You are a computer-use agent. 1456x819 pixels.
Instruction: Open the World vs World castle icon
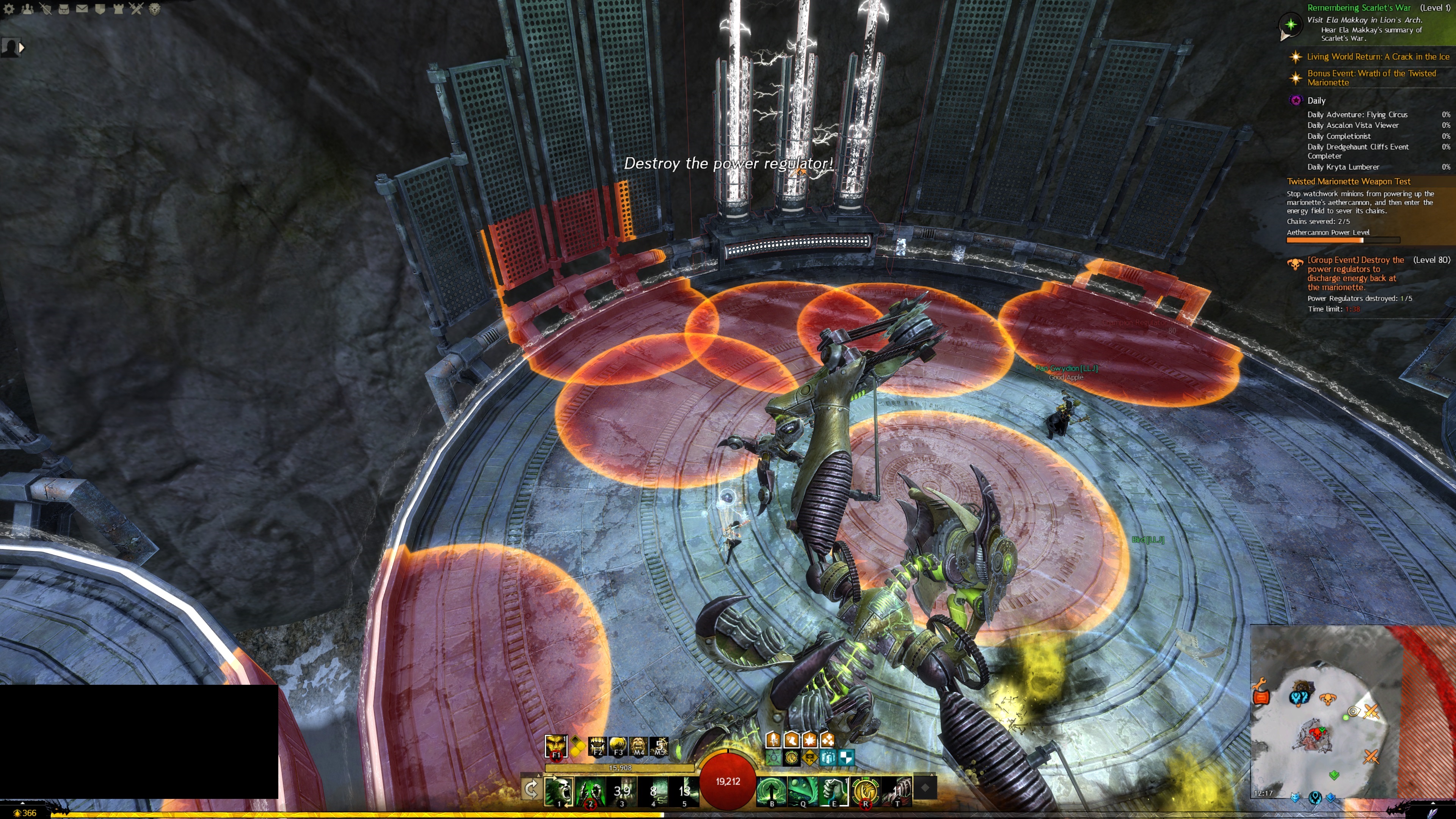coord(118,9)
